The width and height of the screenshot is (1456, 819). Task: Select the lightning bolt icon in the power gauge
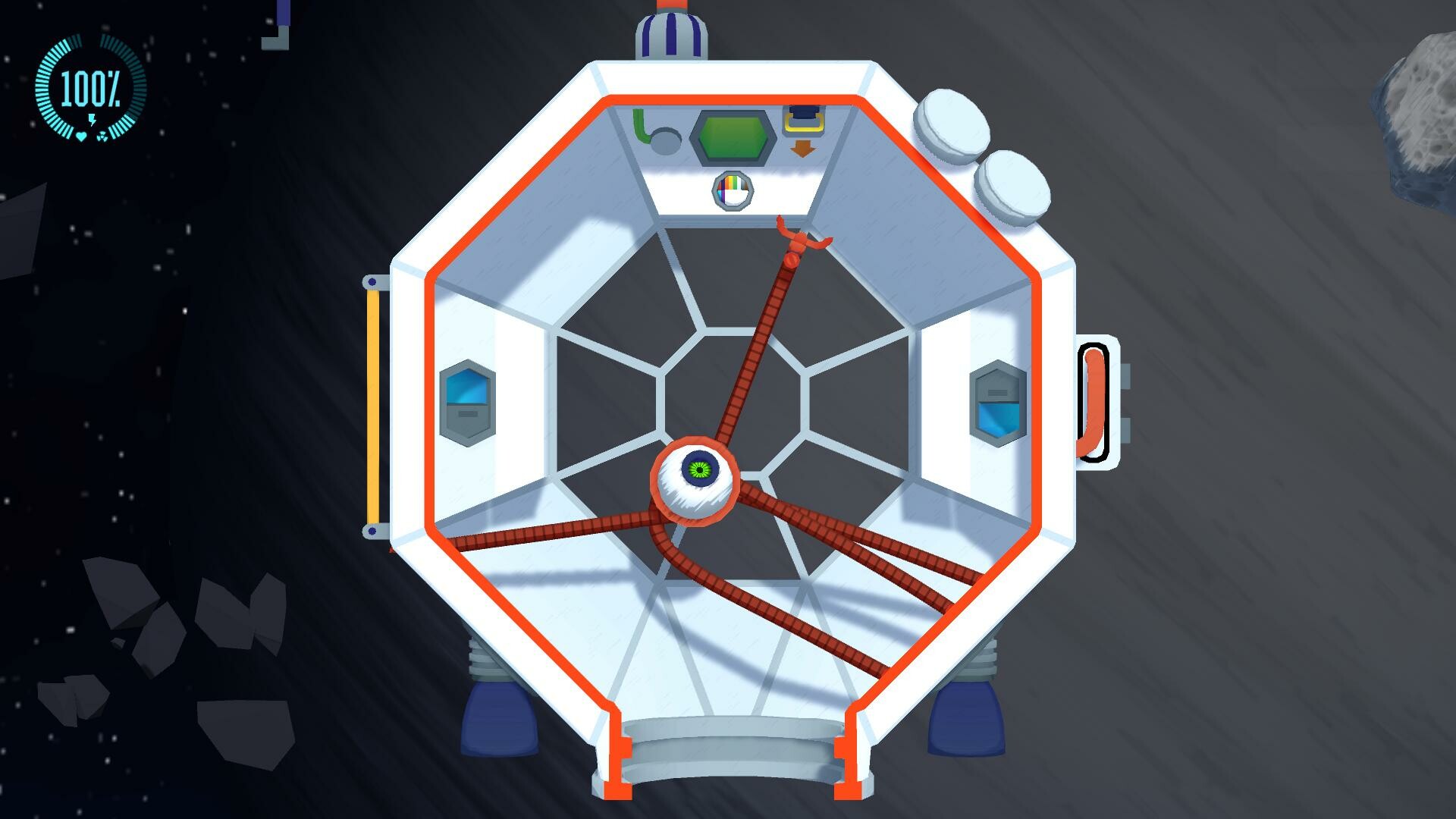(x=92, y=120)
